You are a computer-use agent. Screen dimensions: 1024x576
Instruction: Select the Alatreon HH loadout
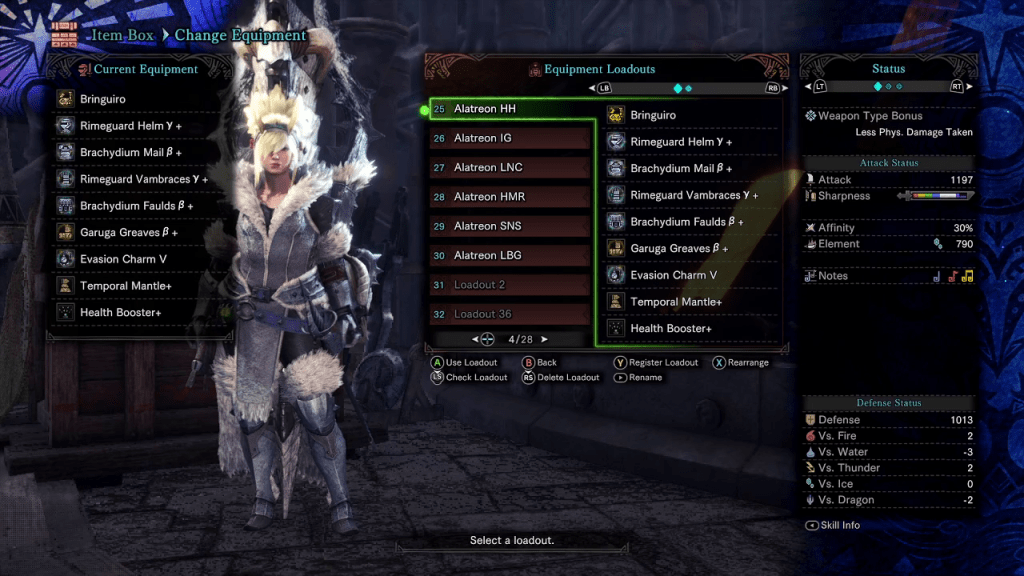pos(510,109)
